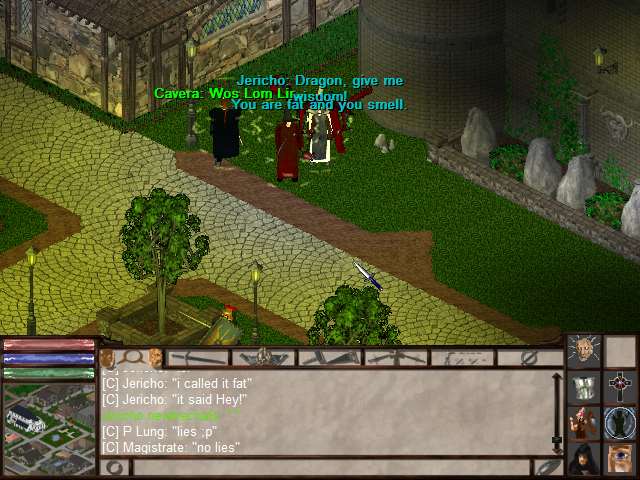Switch to the sword tab

click(x=198, y=357)
